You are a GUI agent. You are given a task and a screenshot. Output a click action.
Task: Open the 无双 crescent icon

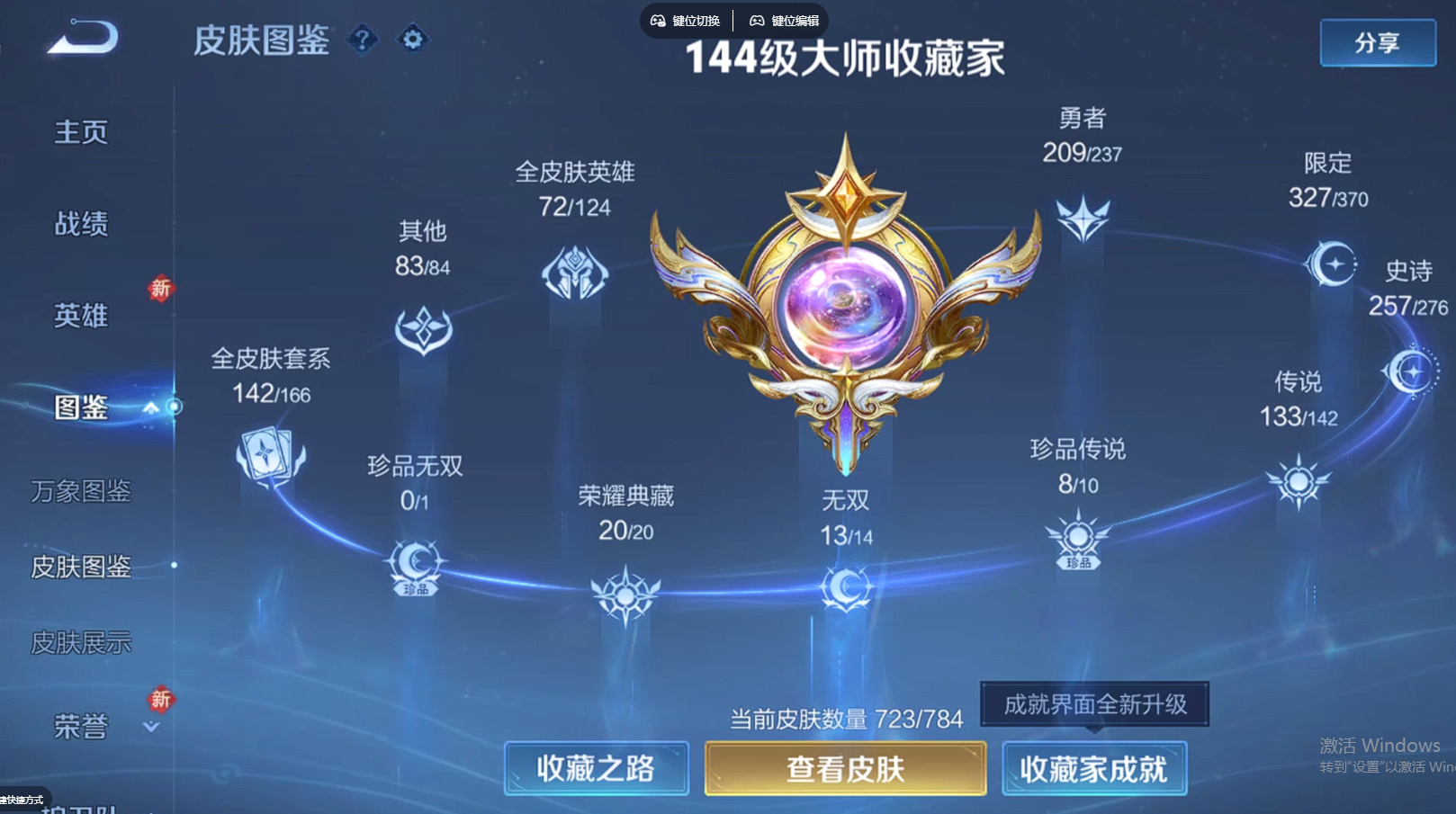tap(847, 589)
